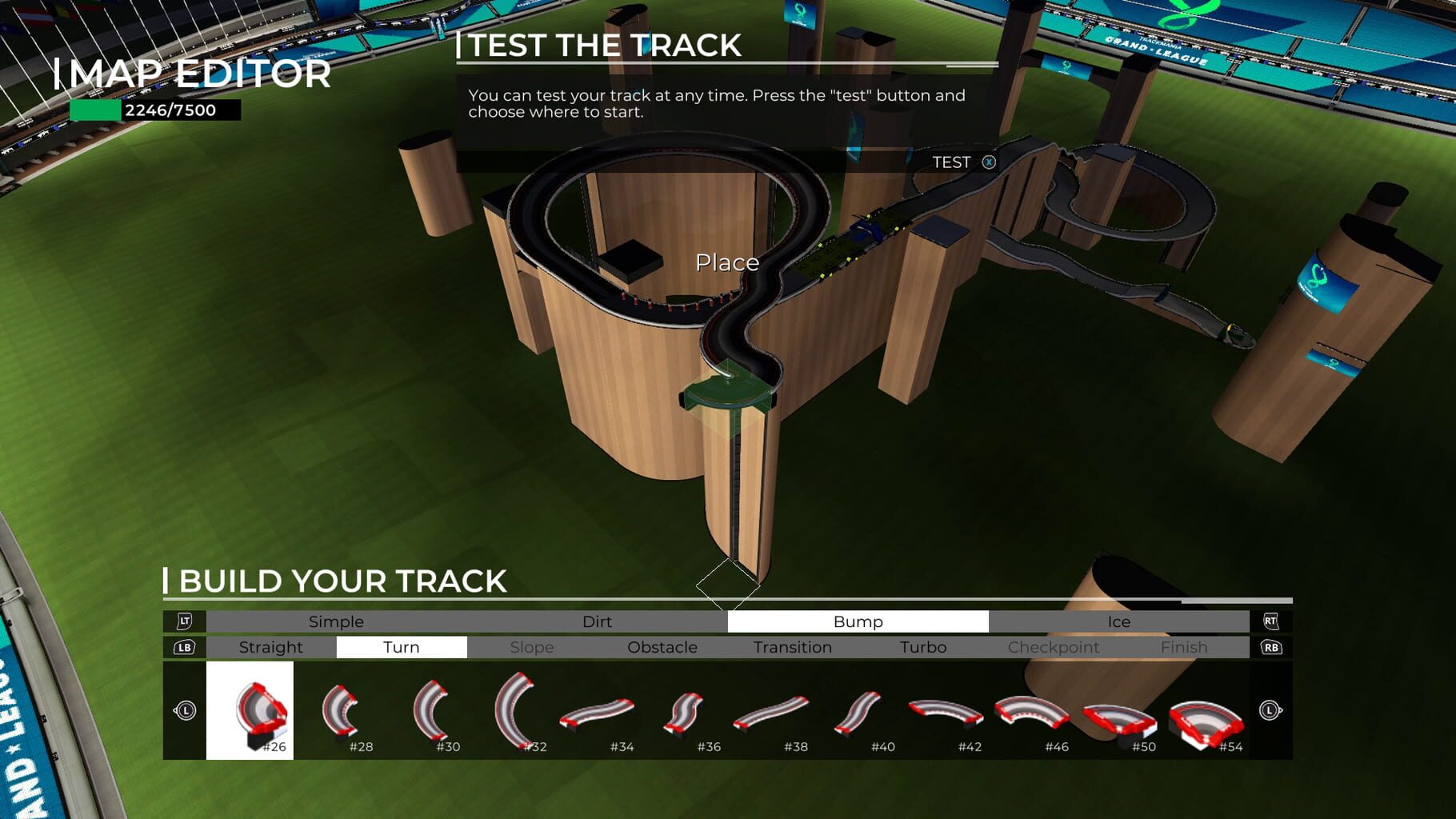Click the LB bumper icon next to Straight
The width and height of the screenshot is (1456, 819).
[185, 648]
